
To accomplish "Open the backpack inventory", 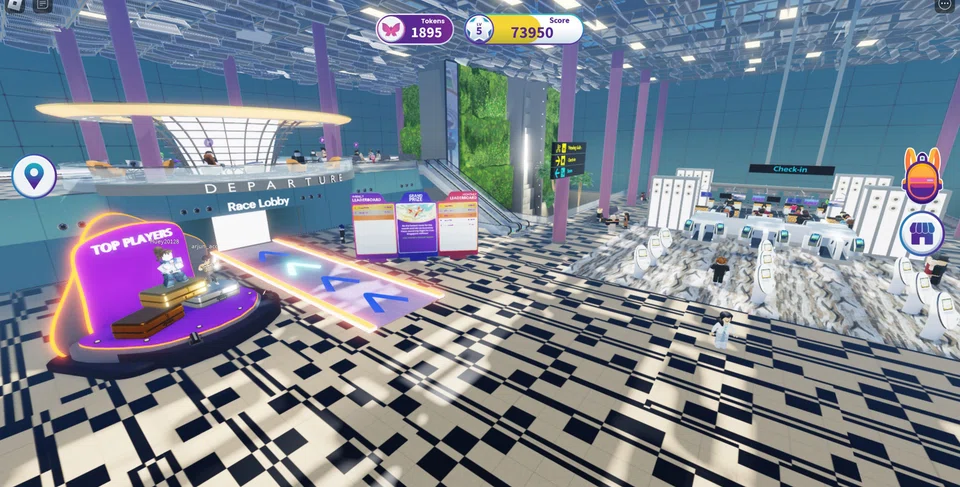I will coord(922,177).
